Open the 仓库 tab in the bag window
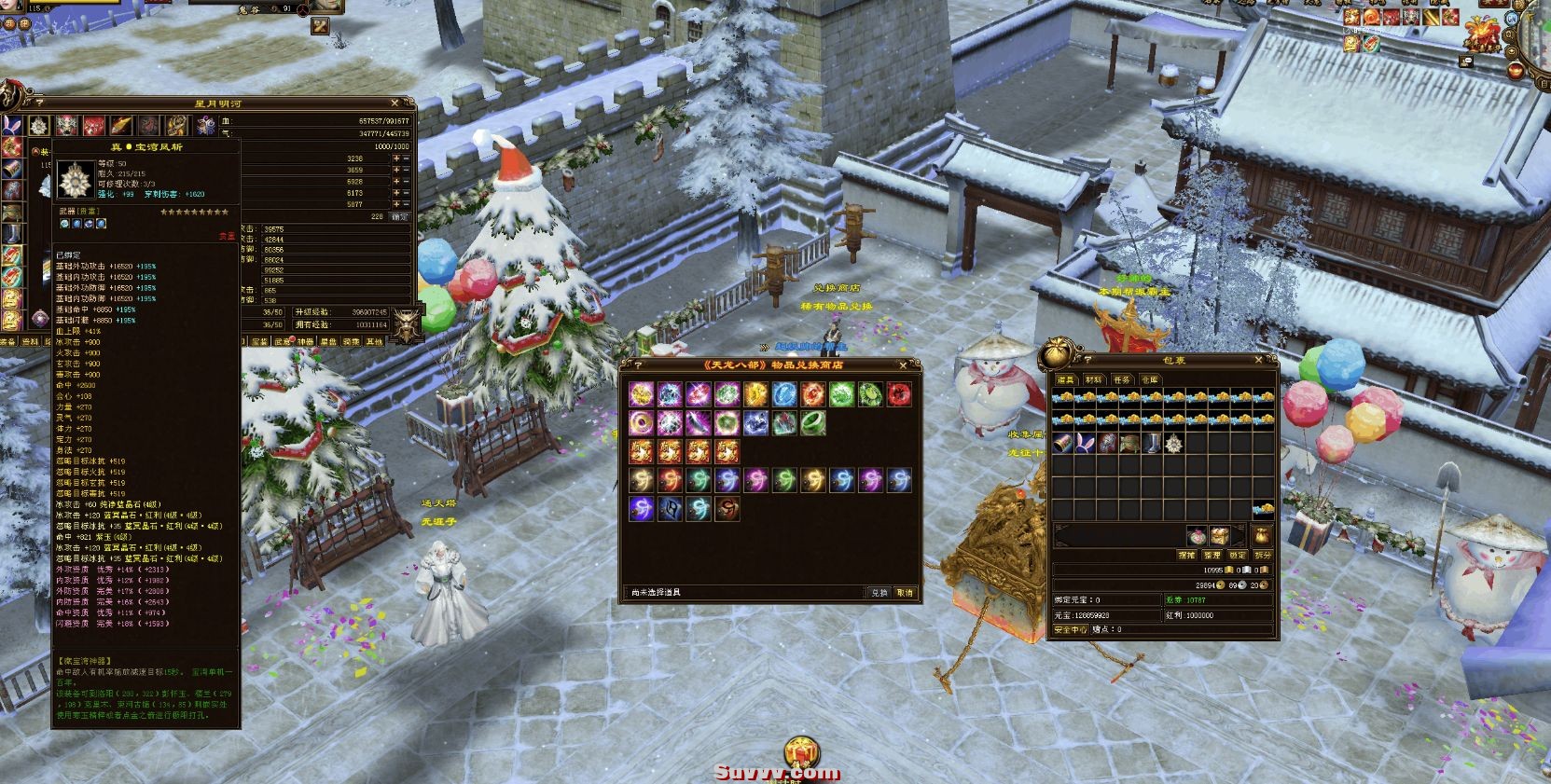1551x784 pixels. tap(1151, 378)
